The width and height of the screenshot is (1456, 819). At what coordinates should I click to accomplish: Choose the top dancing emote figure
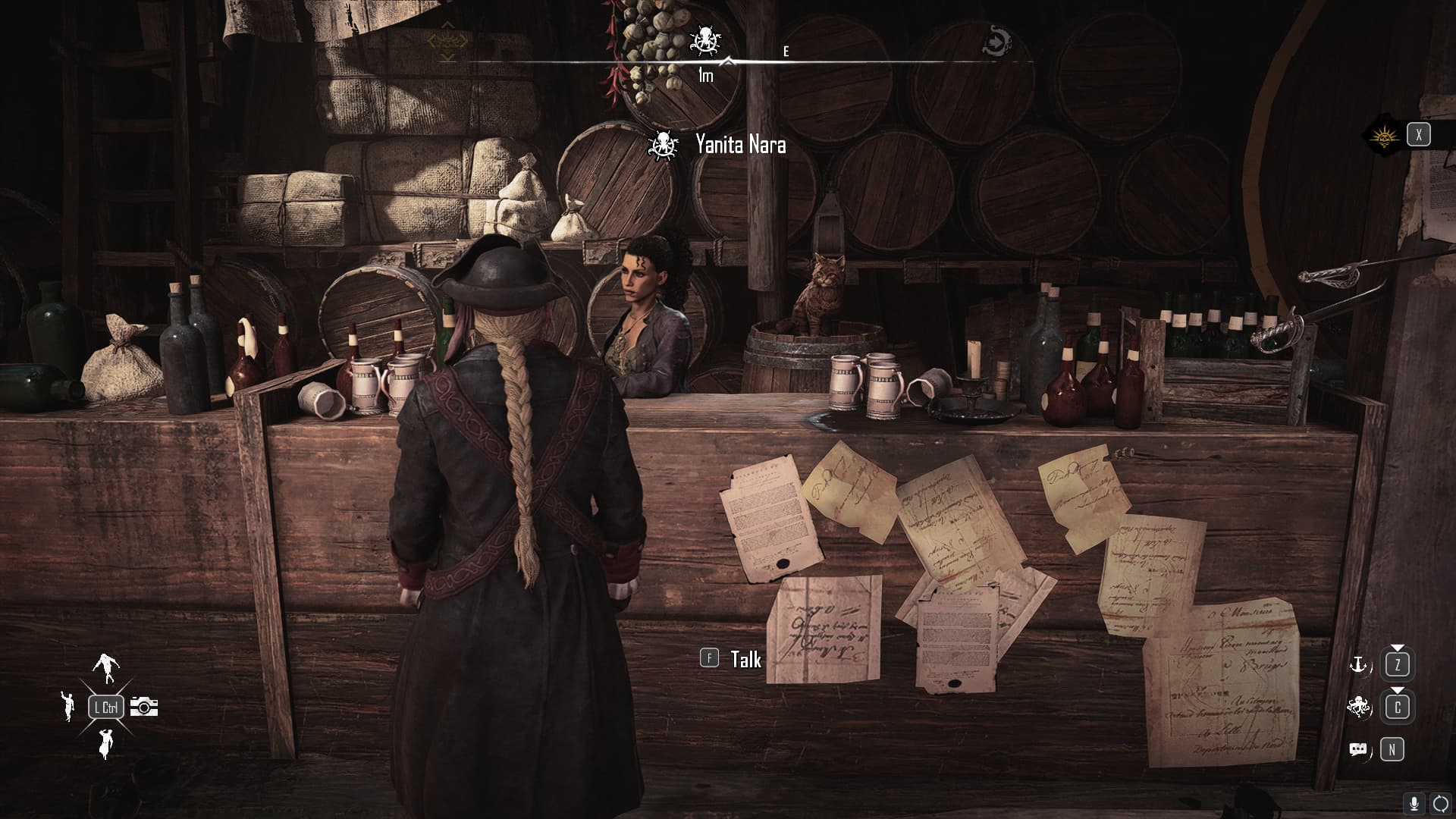[105, 665]
